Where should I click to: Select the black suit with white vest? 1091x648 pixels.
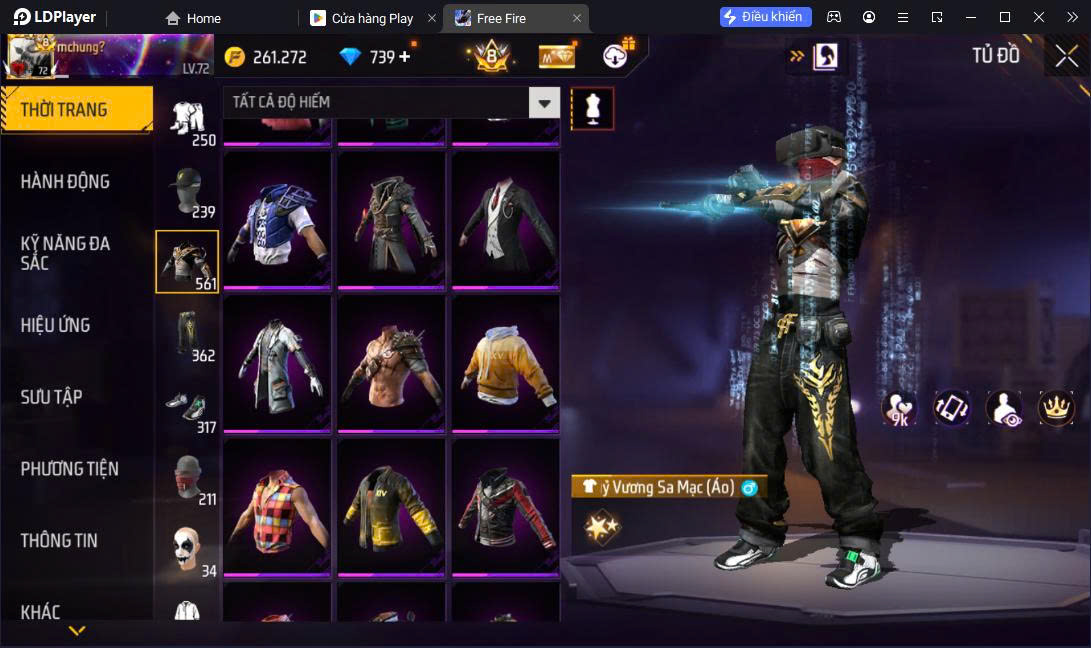point(506,218)
